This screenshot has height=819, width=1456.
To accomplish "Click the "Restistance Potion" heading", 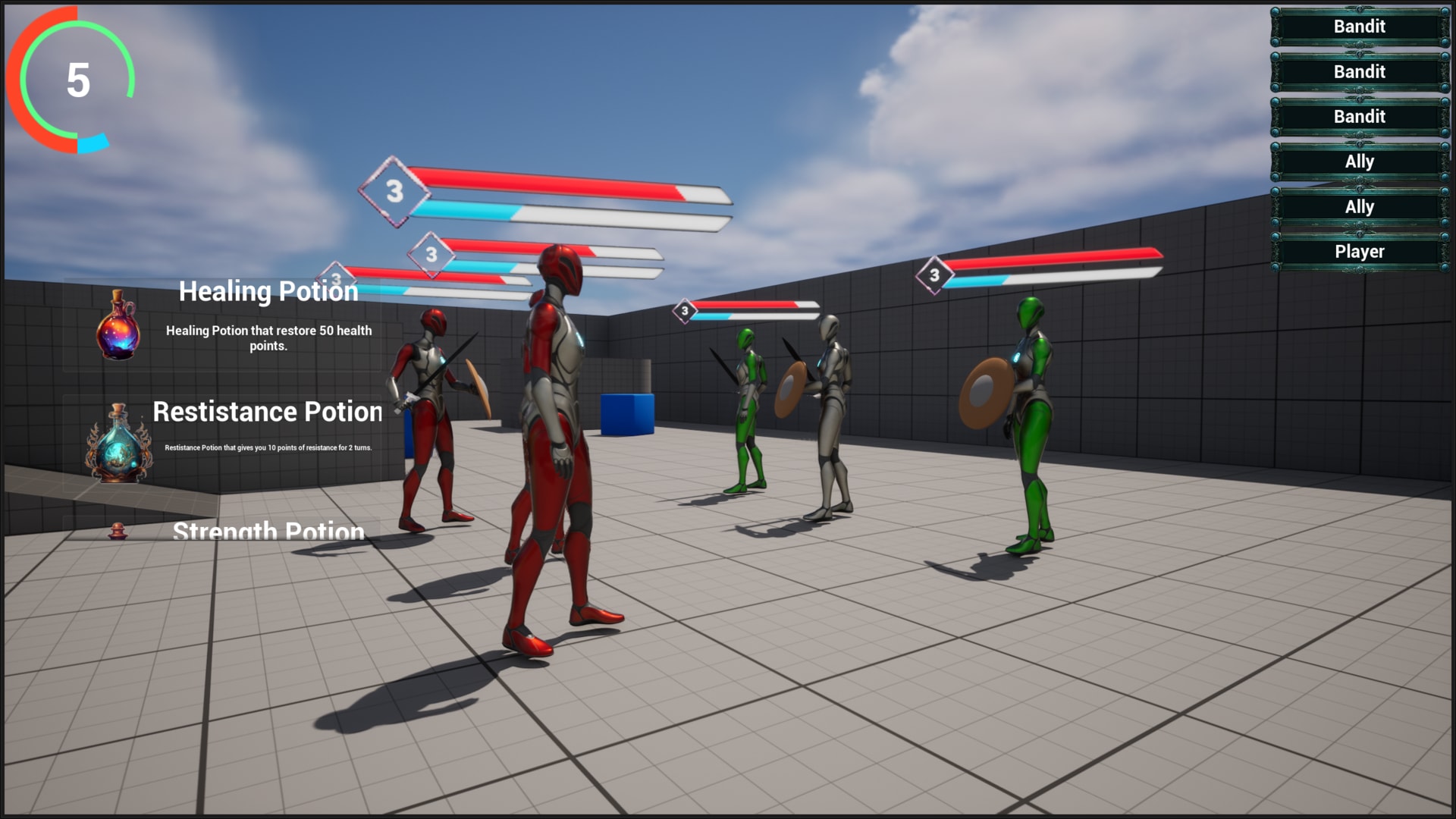I will coord(267,412).
